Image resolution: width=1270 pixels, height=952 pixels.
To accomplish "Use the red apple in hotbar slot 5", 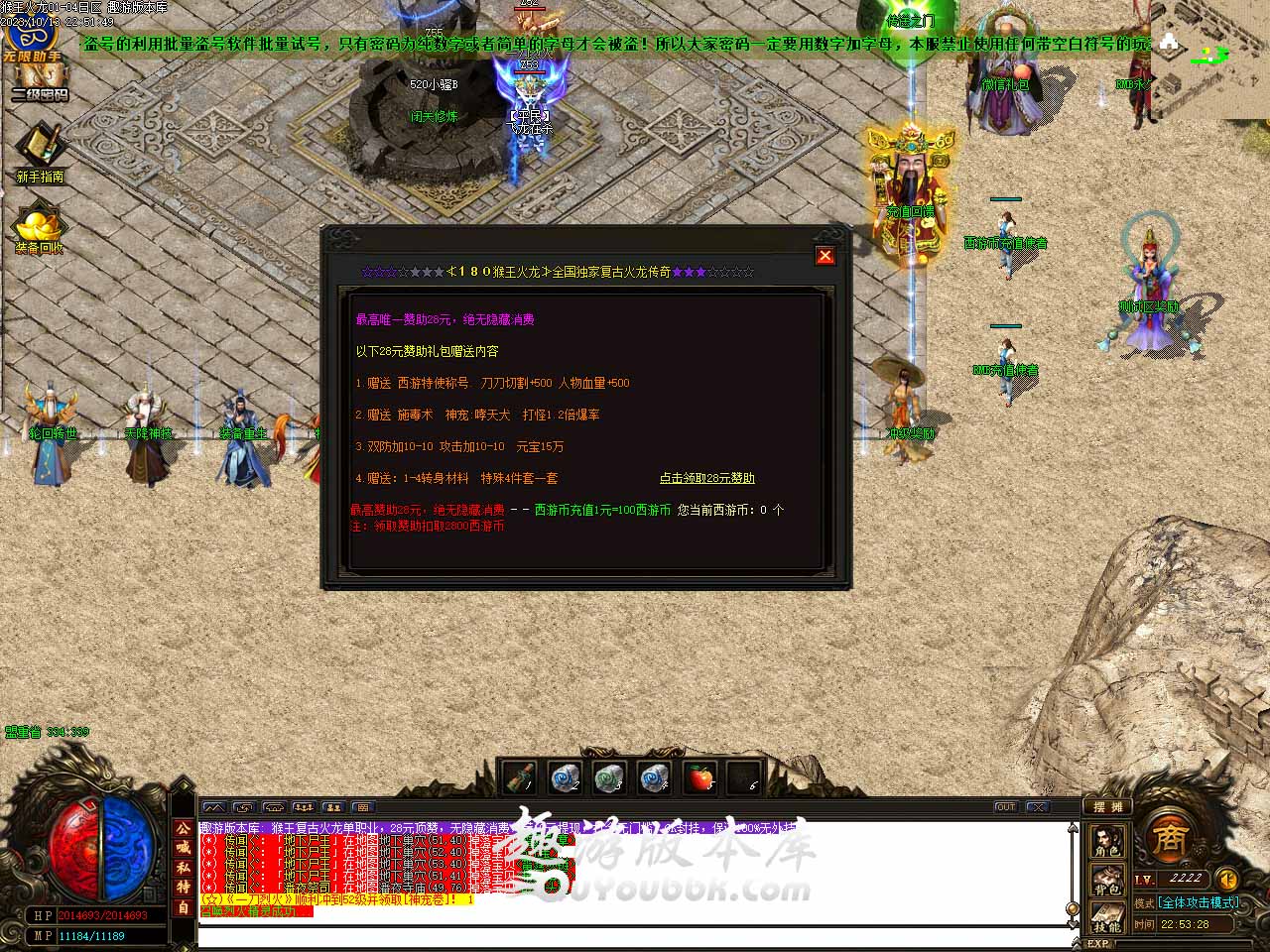I will pyautogui.click(x=701, y=778).
